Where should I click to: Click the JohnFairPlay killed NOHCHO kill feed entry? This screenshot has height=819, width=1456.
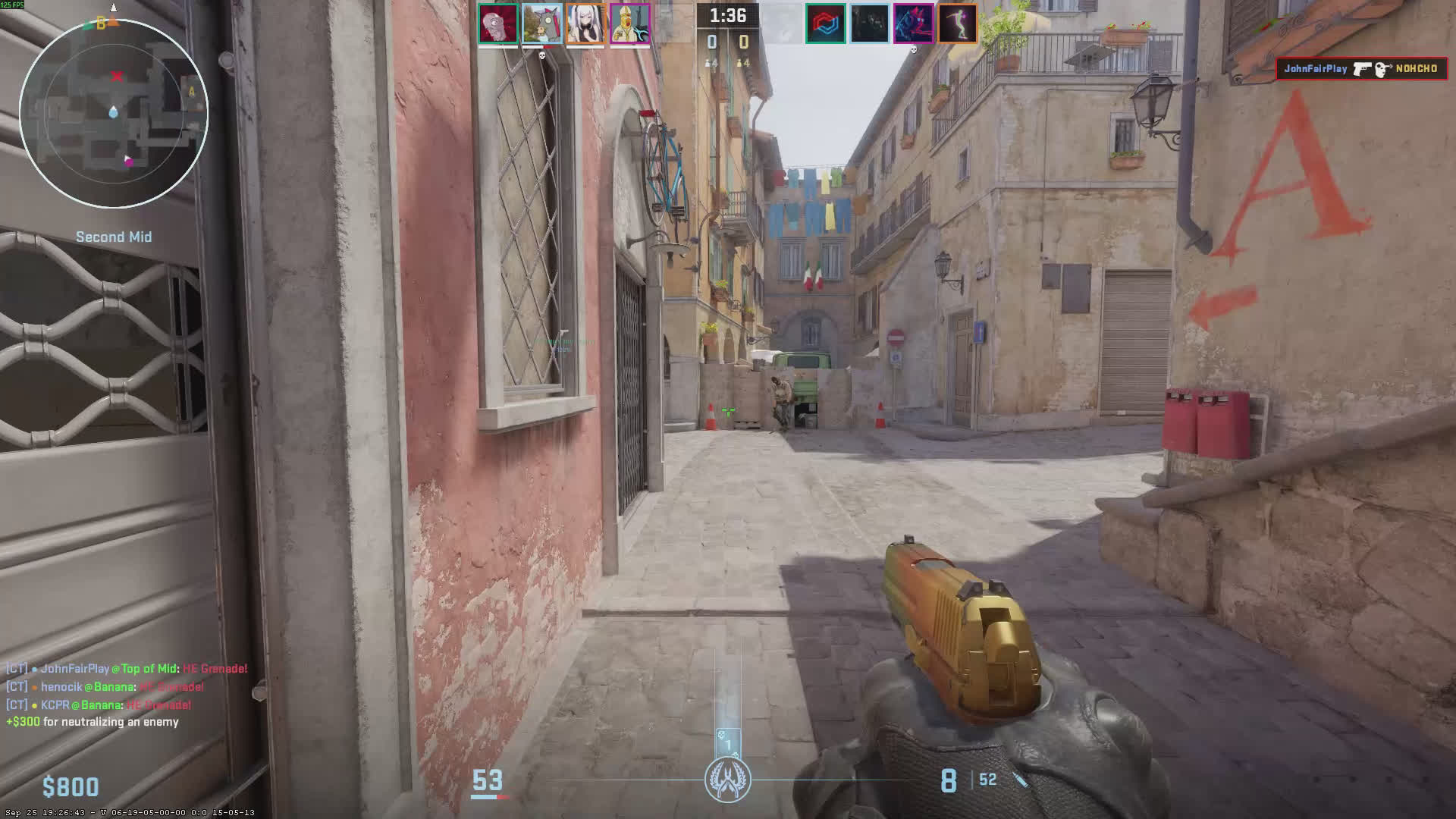pyautogui.click(x=1361, y=69)
